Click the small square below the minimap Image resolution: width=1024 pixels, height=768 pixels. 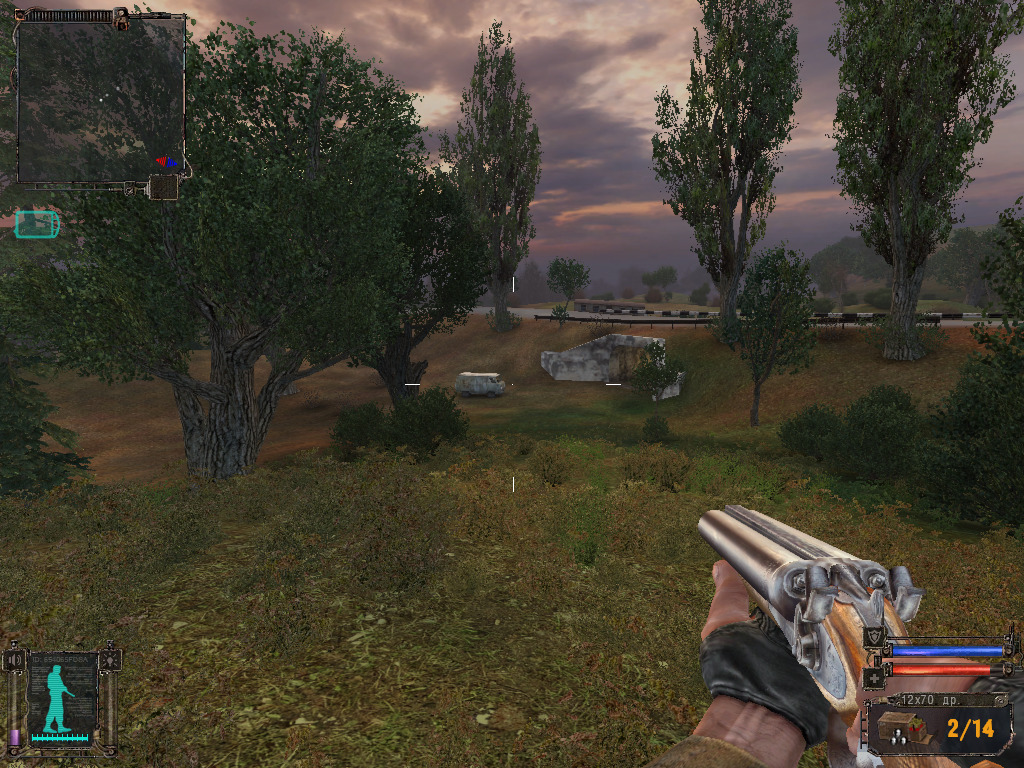tap(163, 187)
